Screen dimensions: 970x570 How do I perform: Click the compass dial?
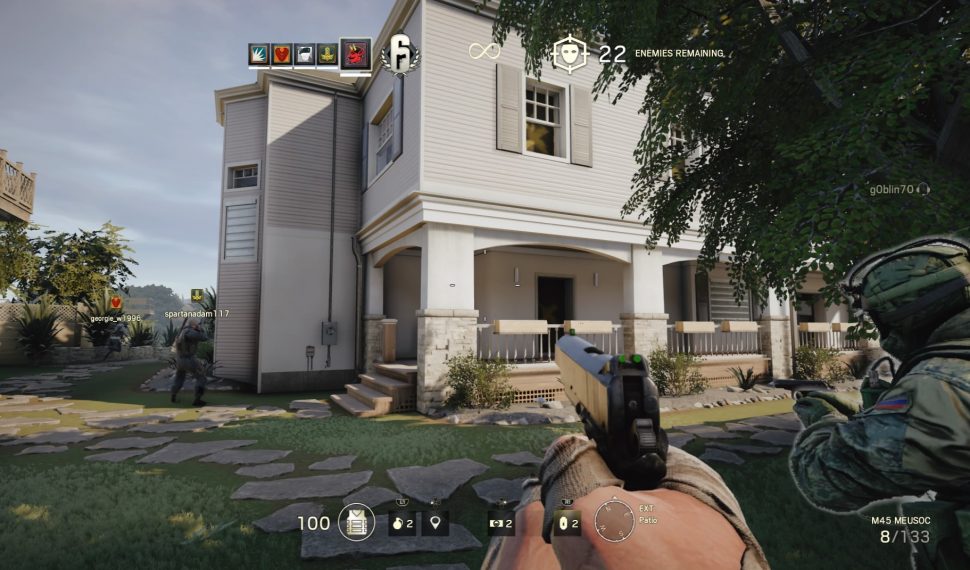tap(613, 521)
